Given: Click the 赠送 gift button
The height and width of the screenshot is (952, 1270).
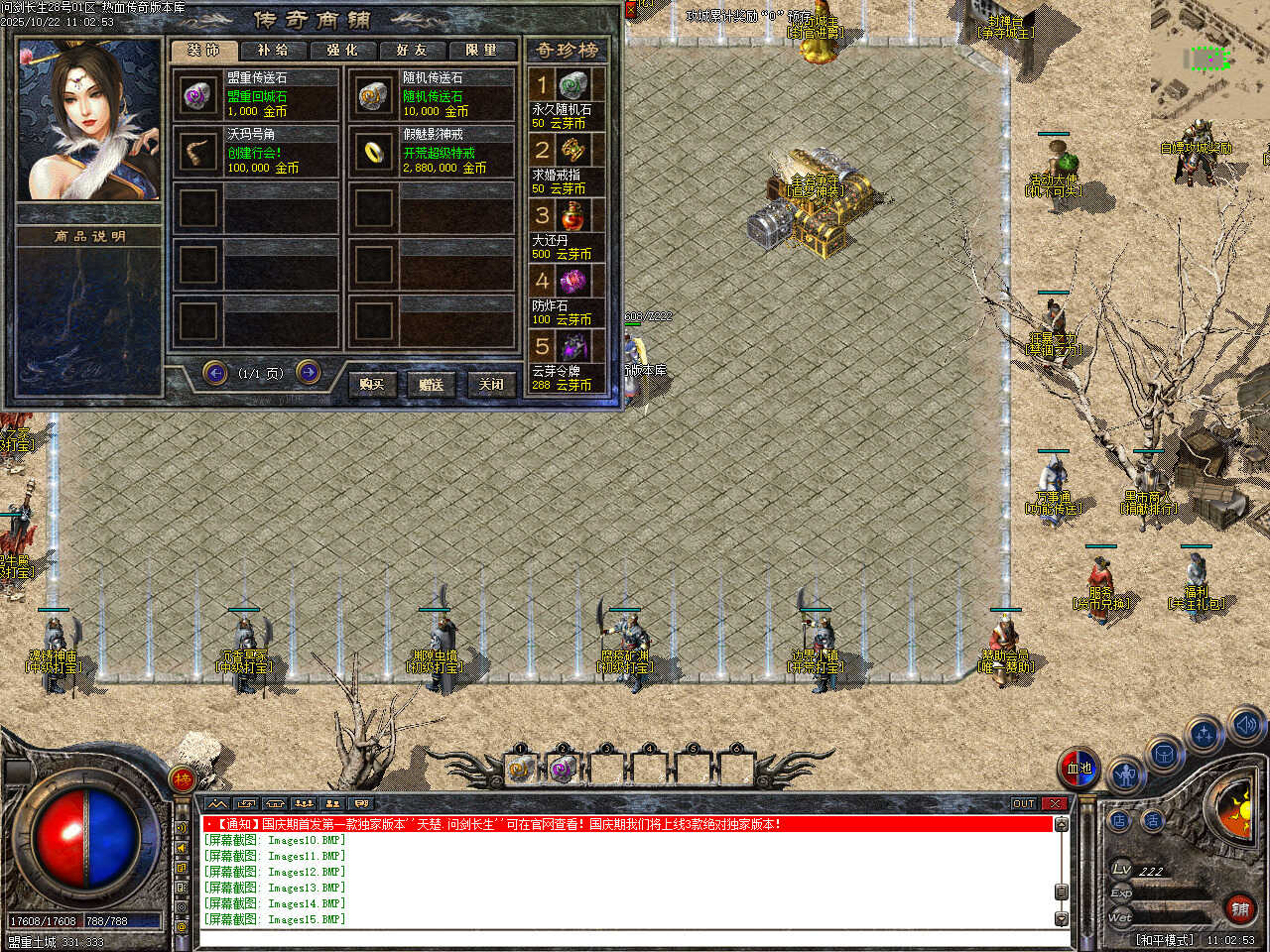Looking at the screenshot, I should click(432, 384).
